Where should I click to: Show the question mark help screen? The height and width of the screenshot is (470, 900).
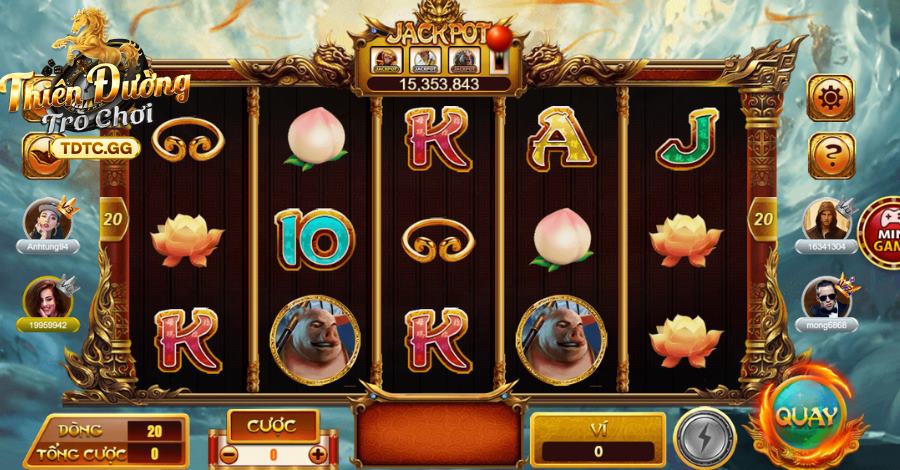830,152
